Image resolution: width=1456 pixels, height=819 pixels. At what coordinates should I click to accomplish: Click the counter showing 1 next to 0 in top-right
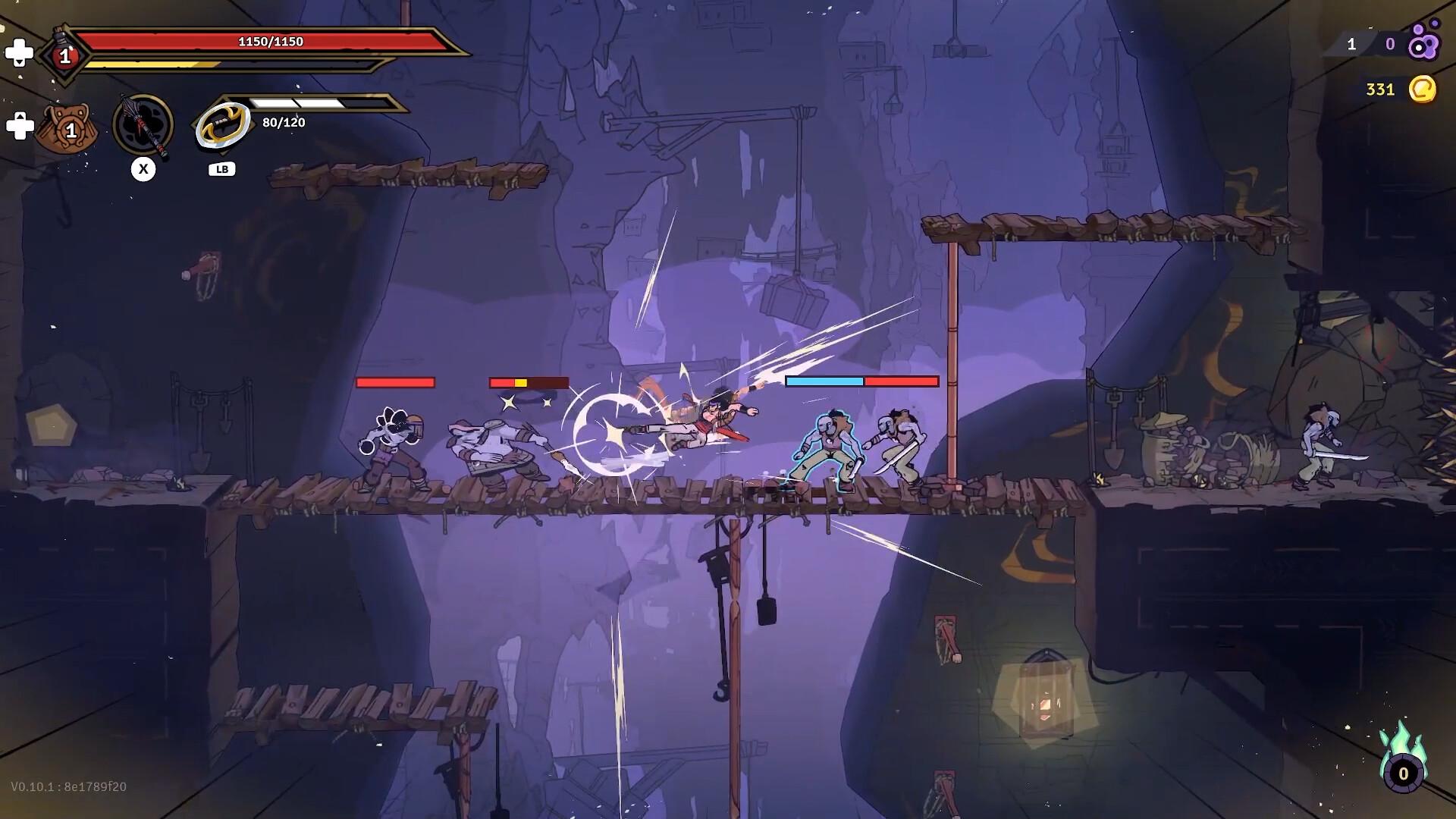tap(1351, 45)
